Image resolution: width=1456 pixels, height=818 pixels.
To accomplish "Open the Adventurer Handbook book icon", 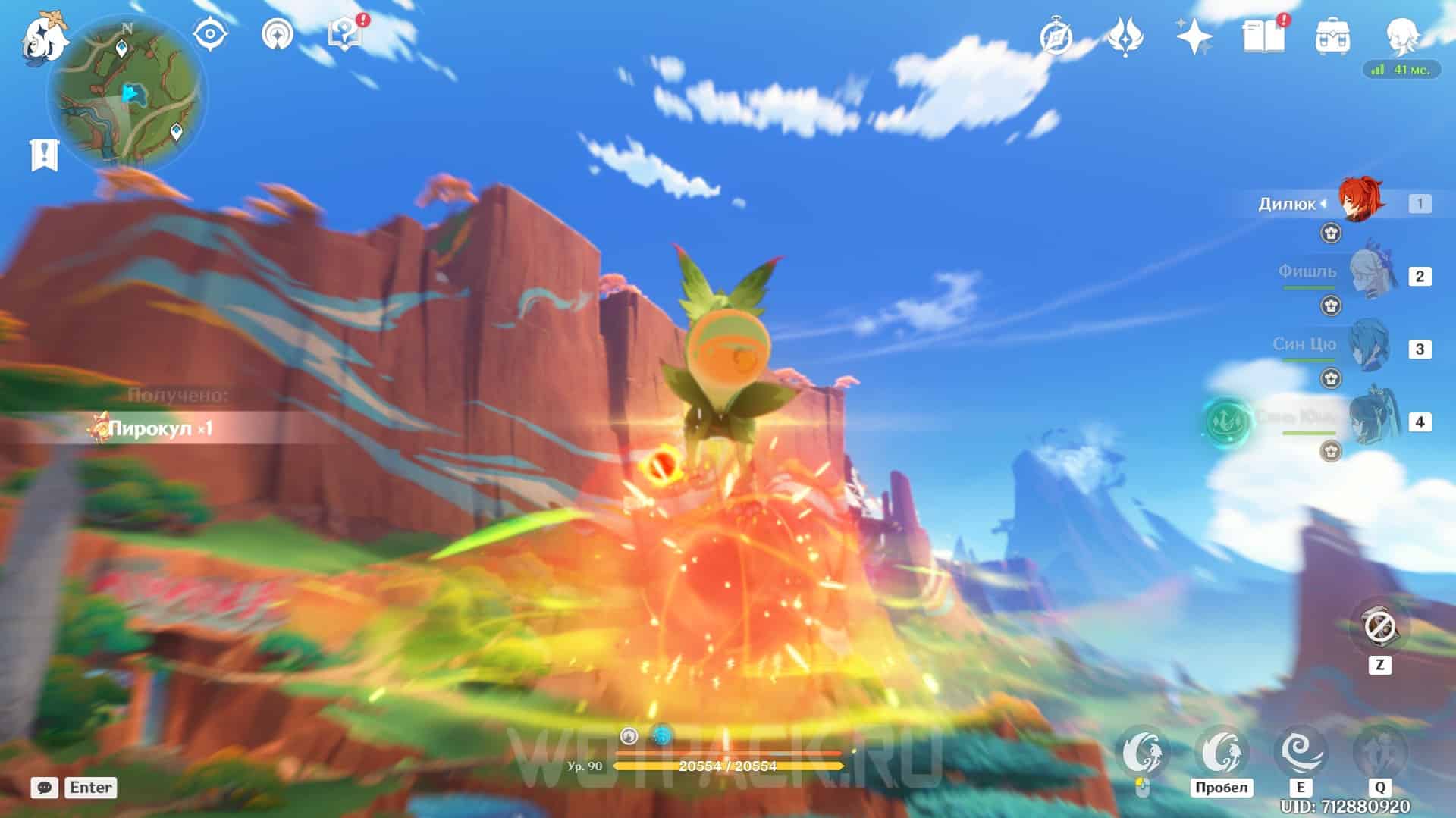I will tap(1263, 36).
